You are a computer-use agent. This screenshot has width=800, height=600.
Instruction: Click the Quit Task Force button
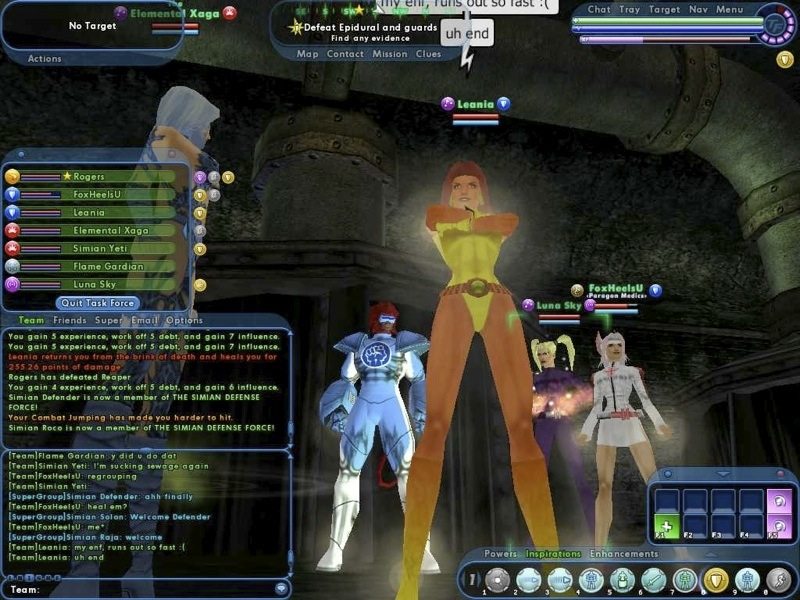(x=96, y=303)
